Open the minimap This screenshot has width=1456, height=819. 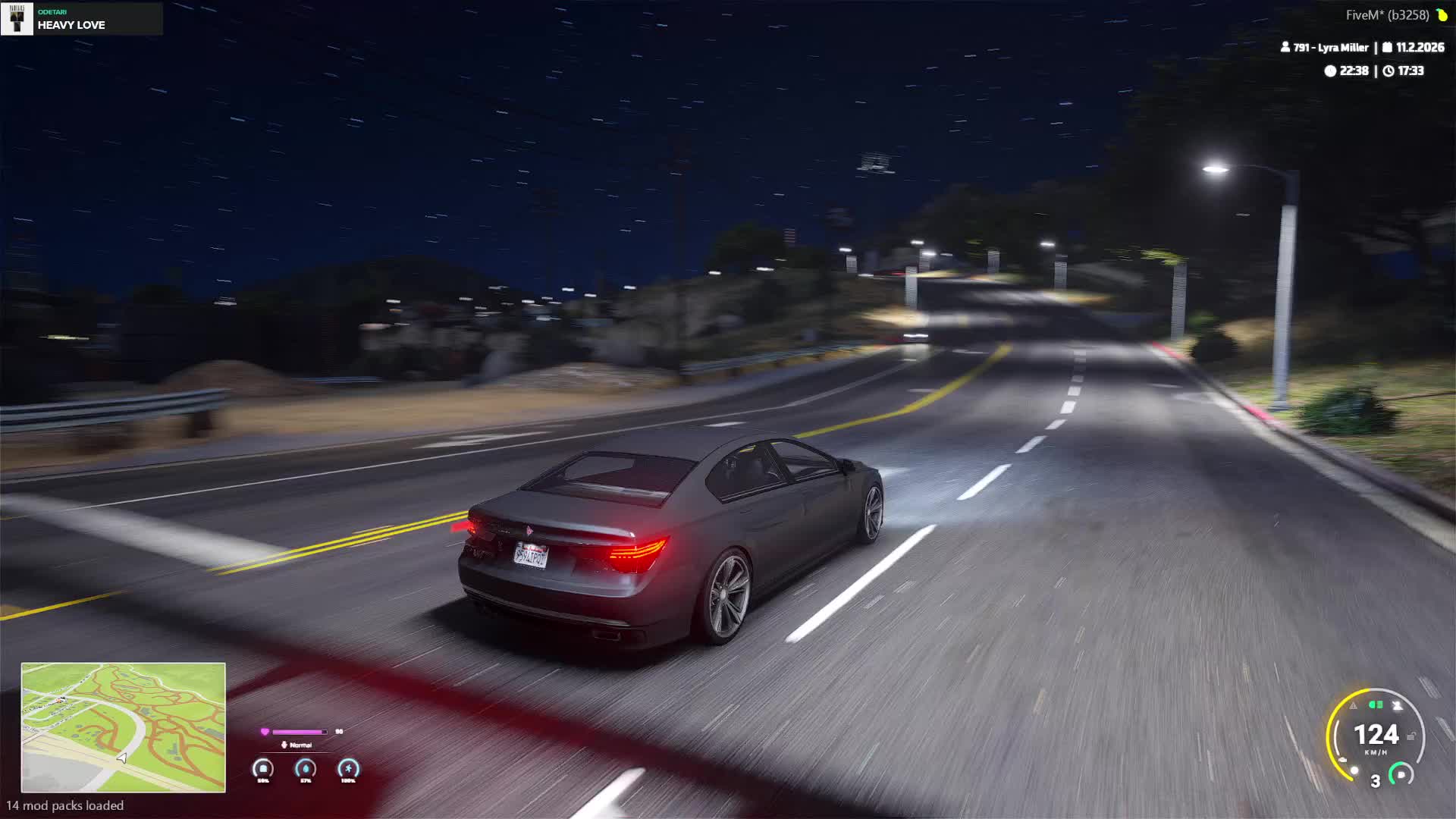123,727
